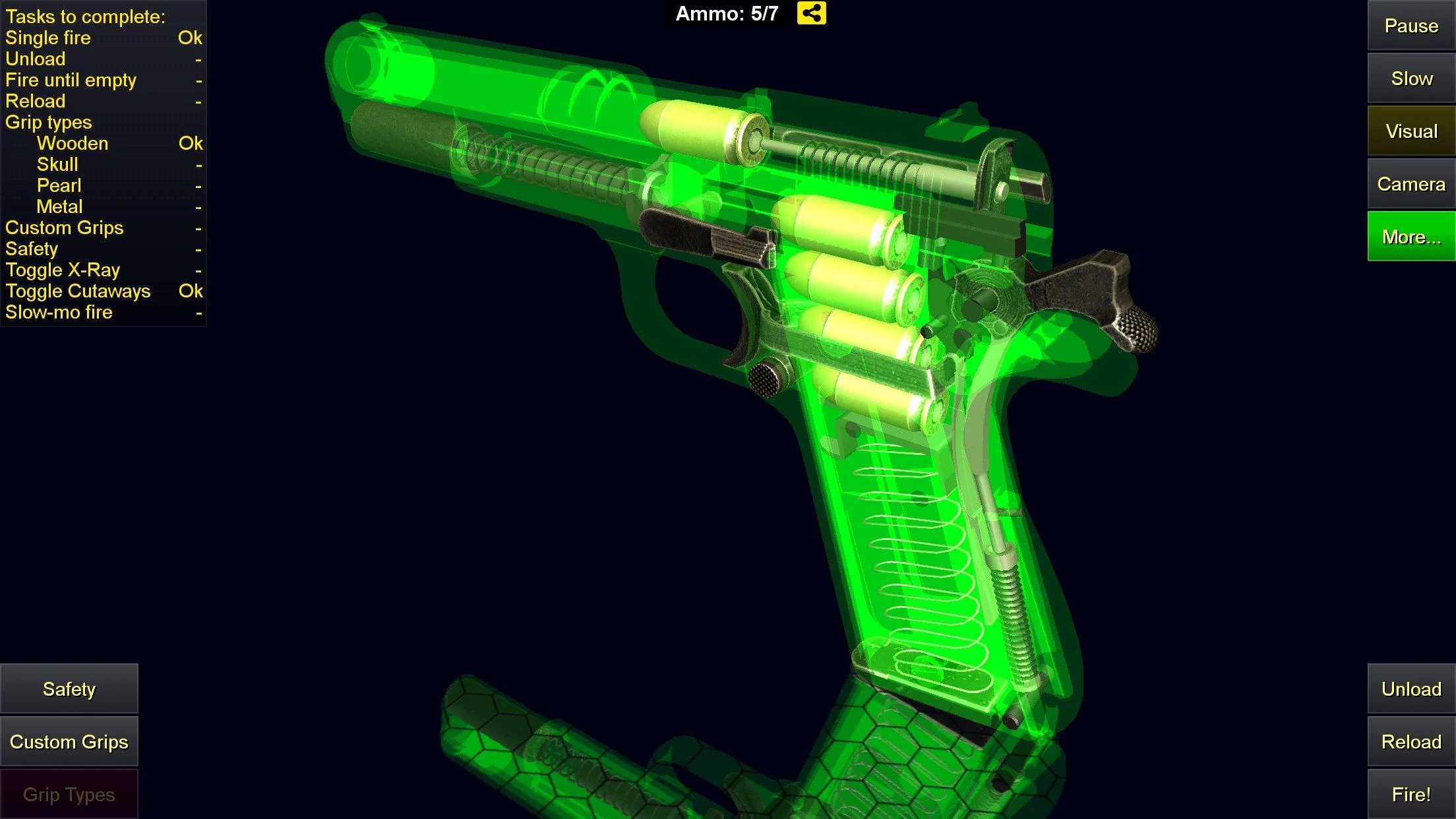Select the Toggle X-Ray task

click(63, 270)
